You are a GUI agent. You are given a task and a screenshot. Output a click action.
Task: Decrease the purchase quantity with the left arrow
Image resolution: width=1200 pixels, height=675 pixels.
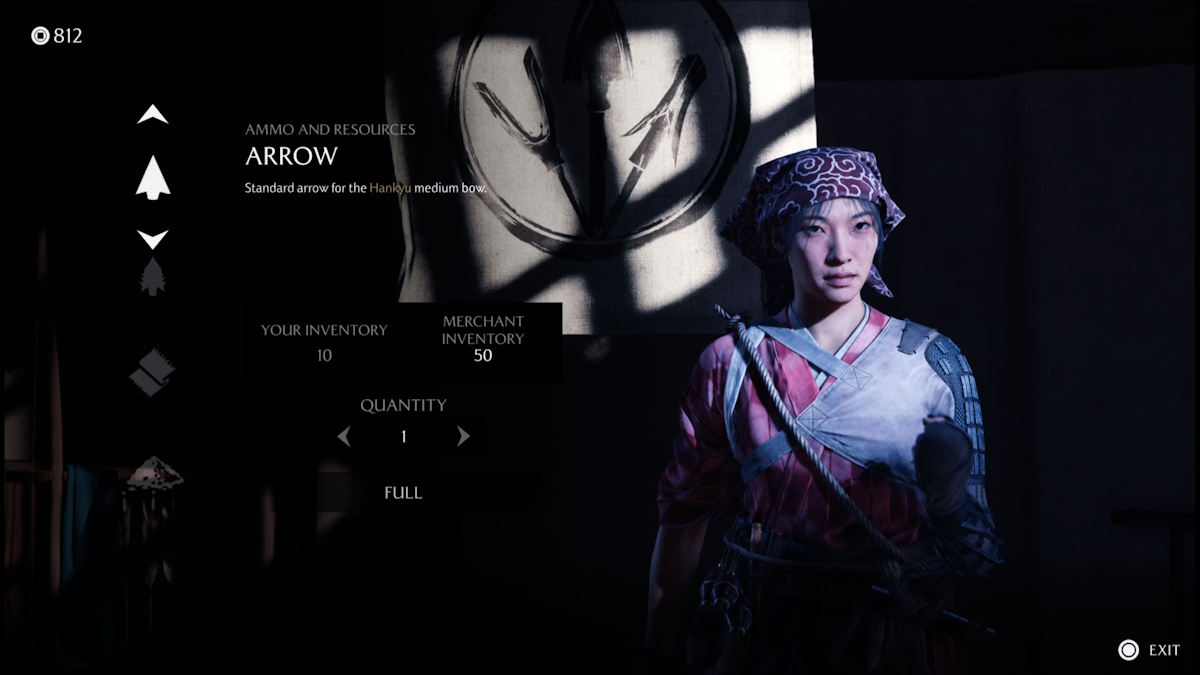[344, 436]
